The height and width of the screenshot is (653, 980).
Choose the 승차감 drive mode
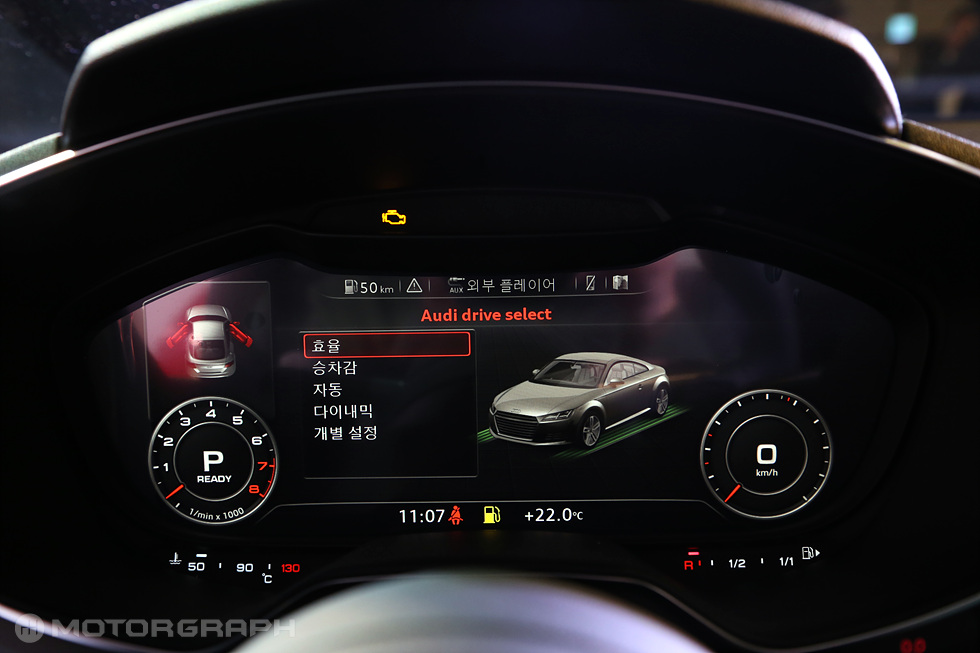click(335, 368)
